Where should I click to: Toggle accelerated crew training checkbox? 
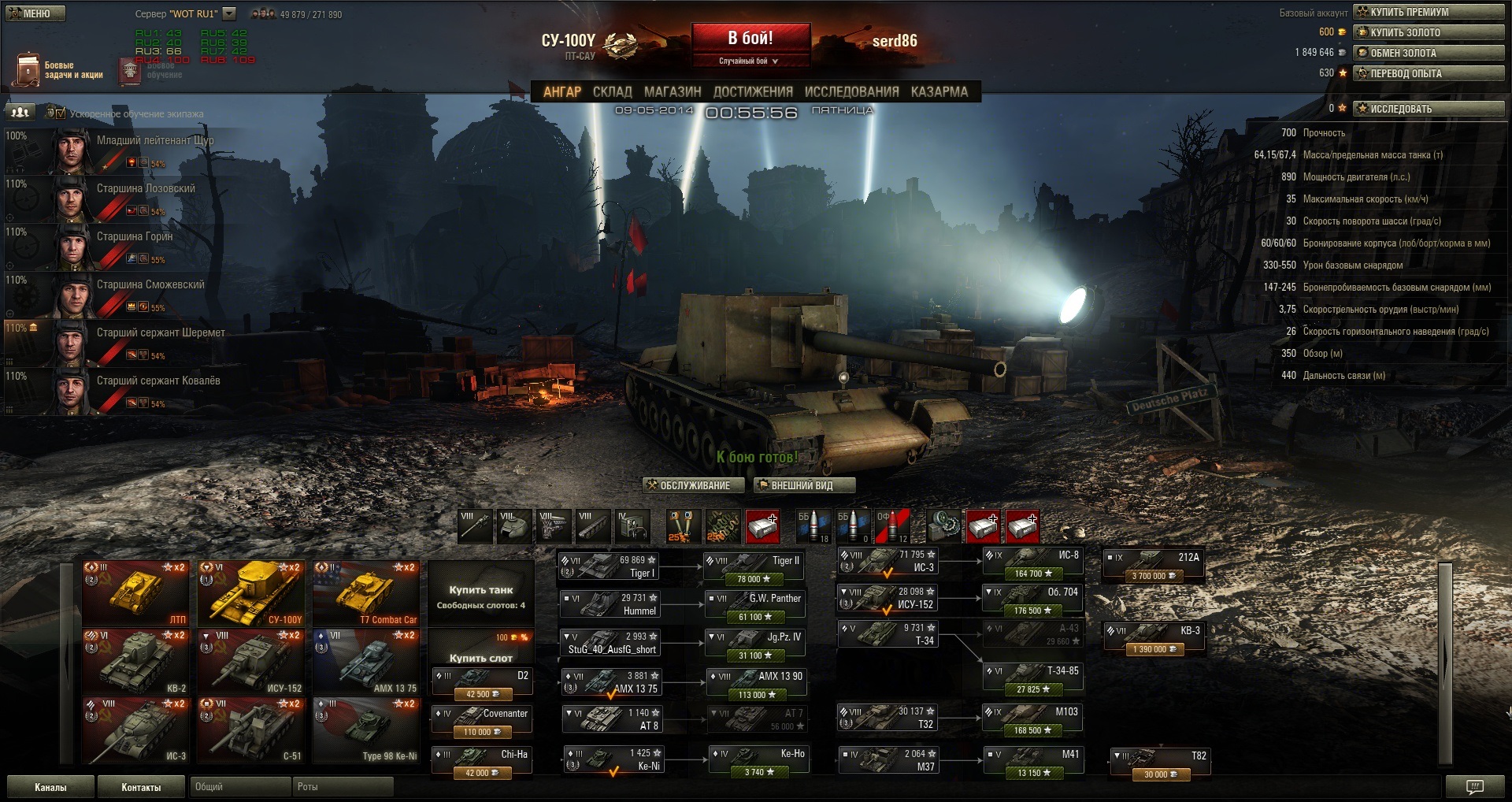(61, 113)
